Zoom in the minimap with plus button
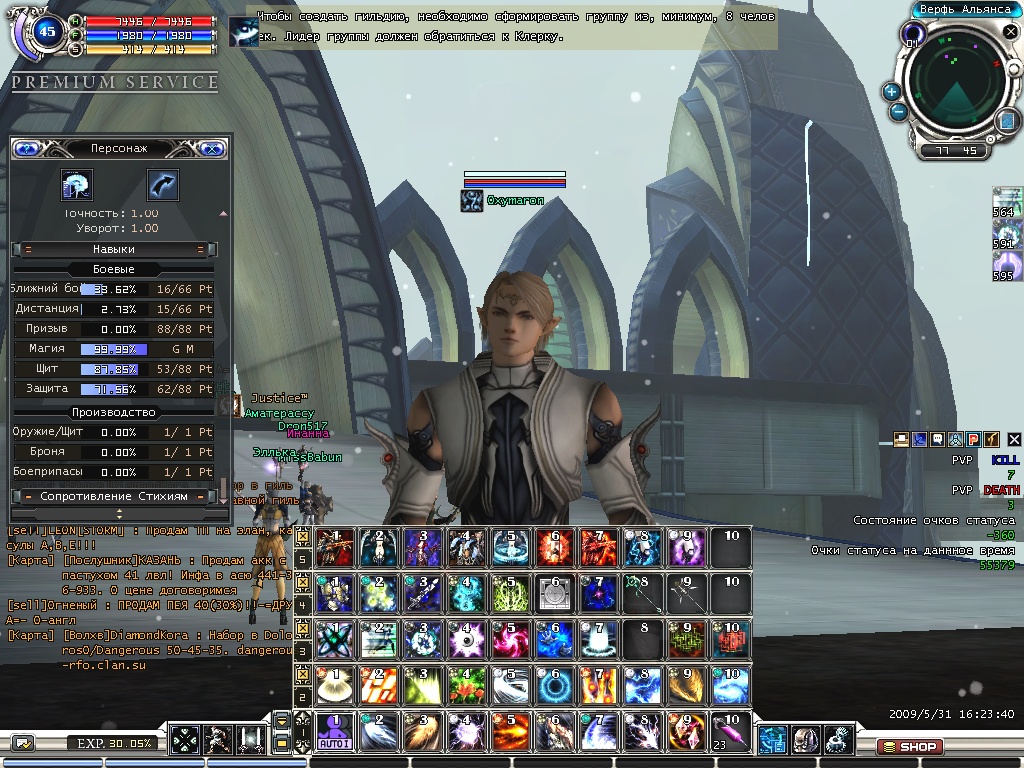1024x768 pixels. 891,91
